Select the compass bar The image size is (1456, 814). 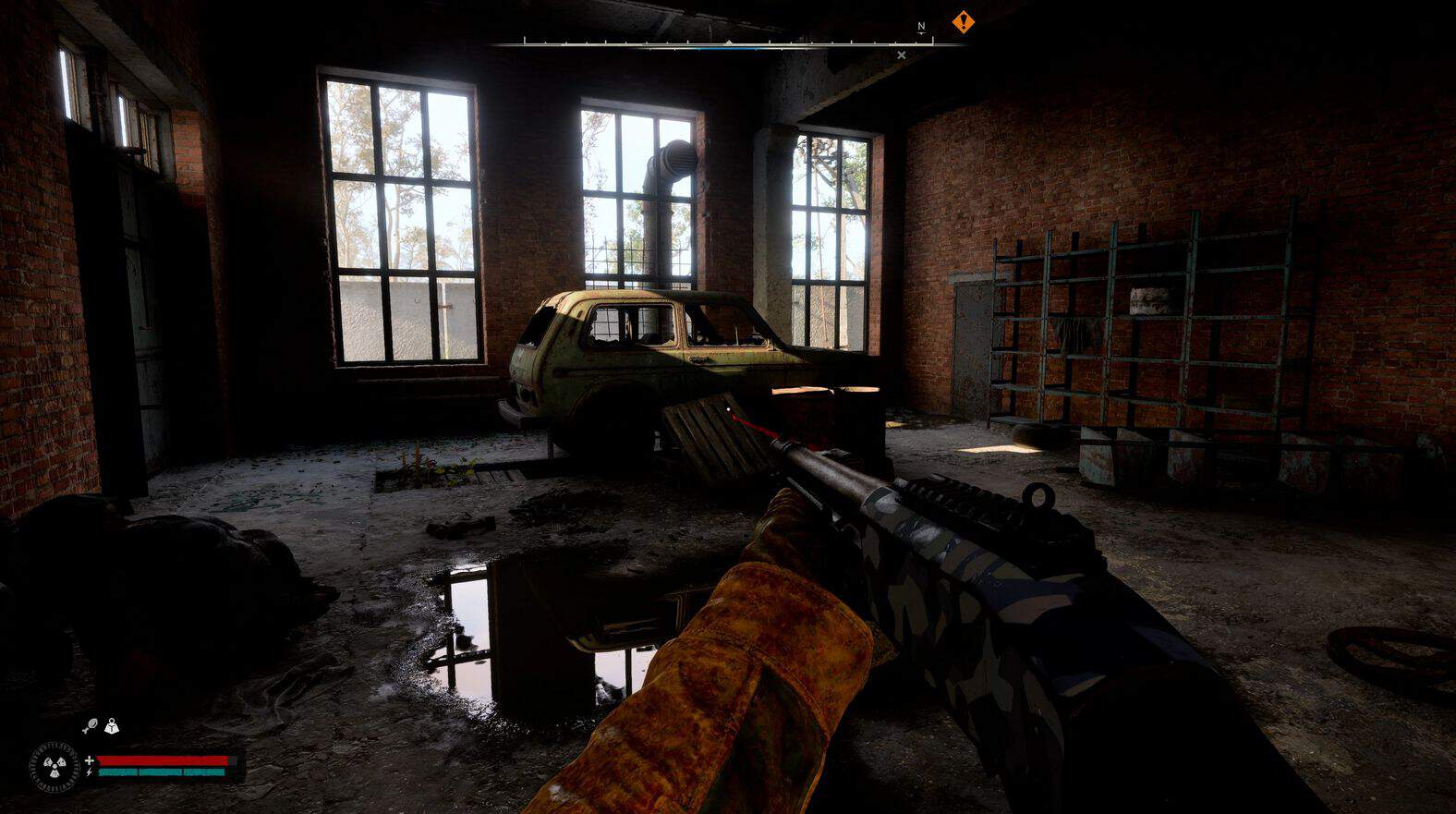[728, 43]
